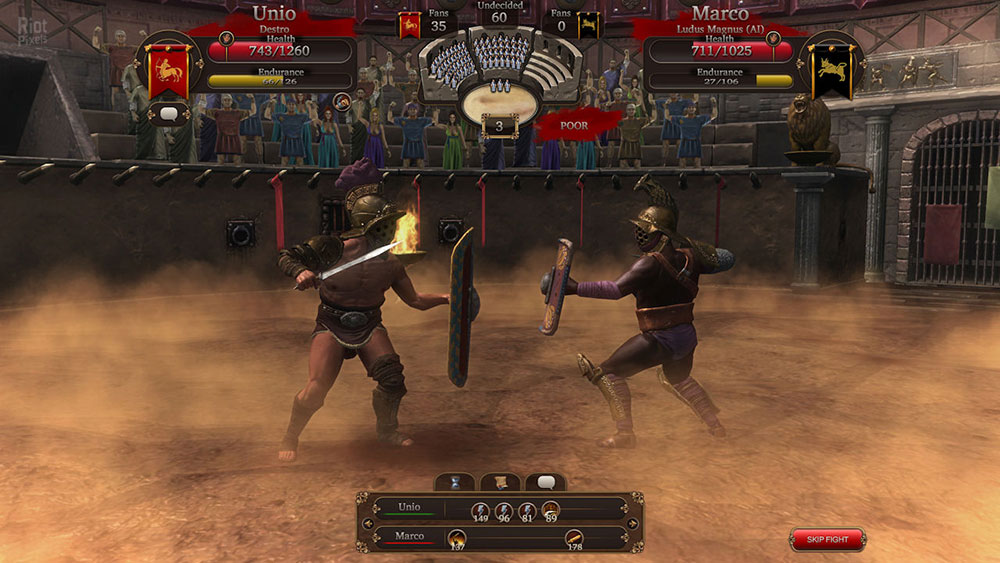Click the fist icon below Unio's endurance bar
The width and height of the screenshot is (1000, 563).
click(x=342, y=102)
